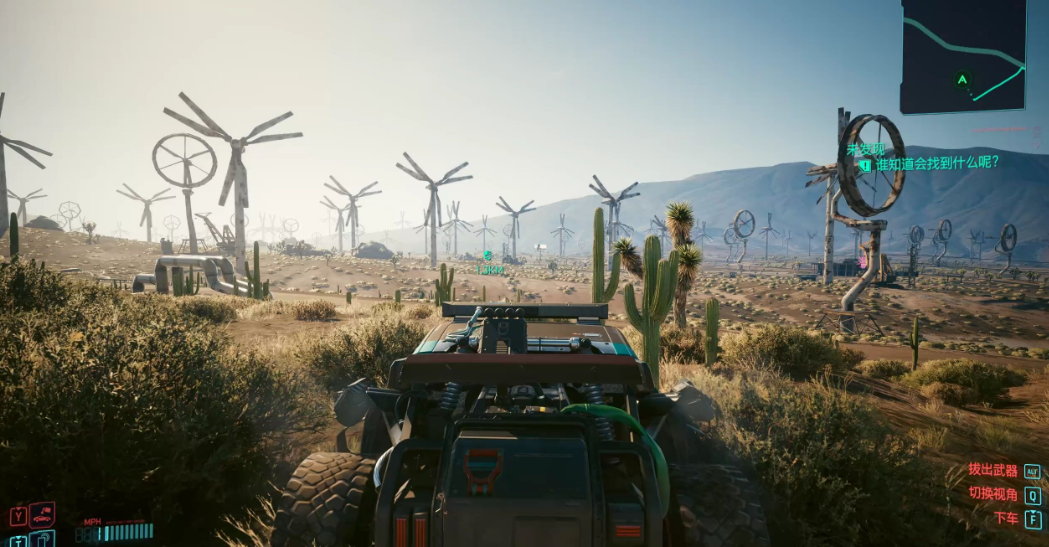Open the minimap in the corner
This screenshot has height=547, width=1049.
(x=962, y=55)
